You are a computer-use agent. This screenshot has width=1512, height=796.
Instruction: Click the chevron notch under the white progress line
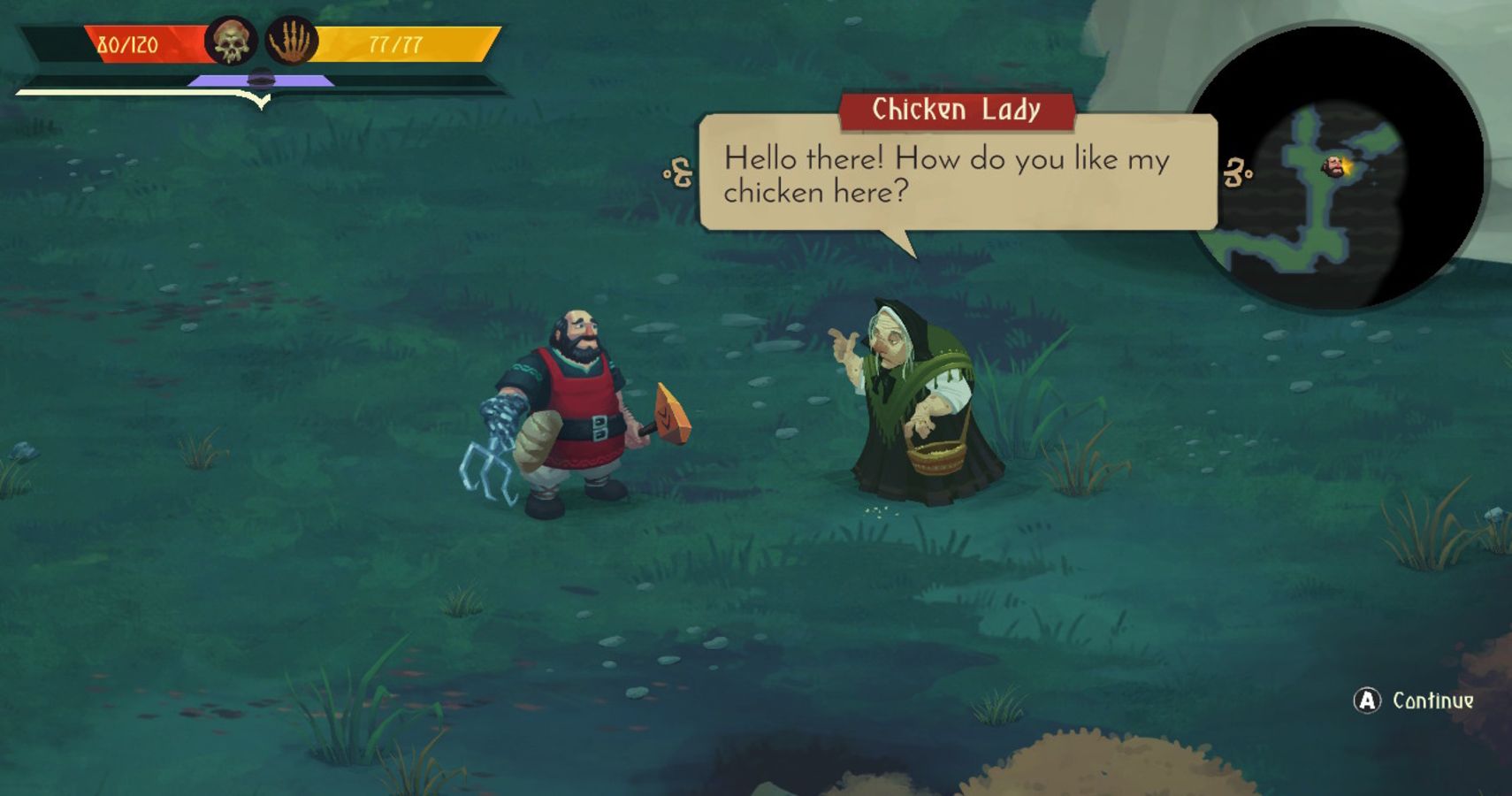point(261,100)
